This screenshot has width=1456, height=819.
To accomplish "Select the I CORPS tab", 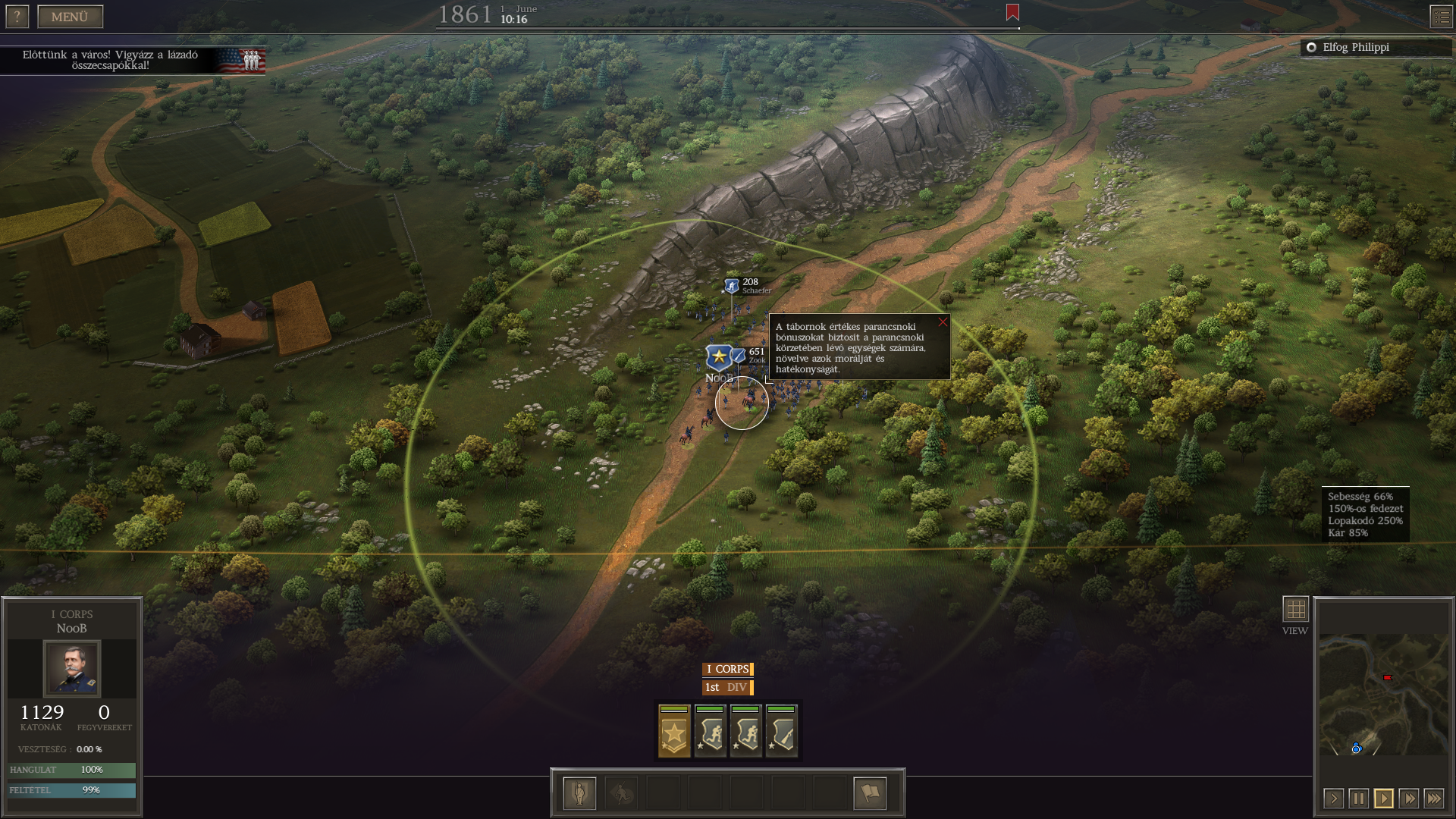I will [727, 669].
